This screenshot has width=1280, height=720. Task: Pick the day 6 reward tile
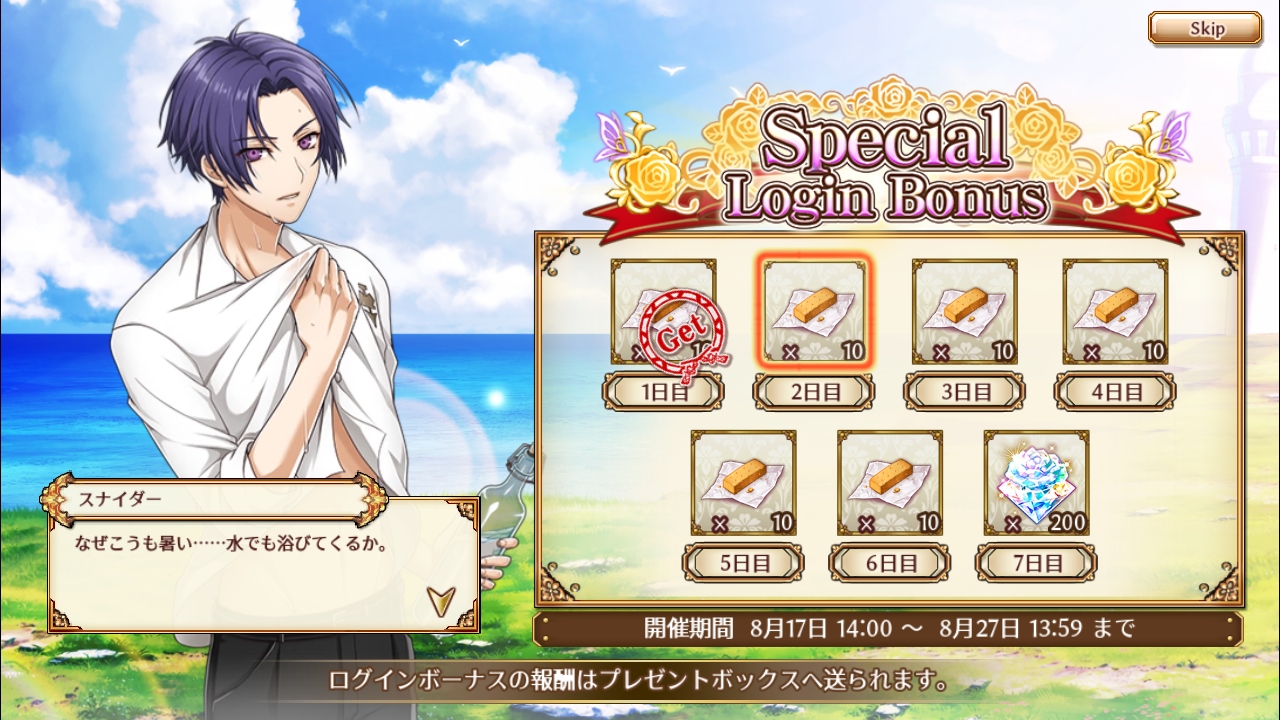tap(889, 483)
